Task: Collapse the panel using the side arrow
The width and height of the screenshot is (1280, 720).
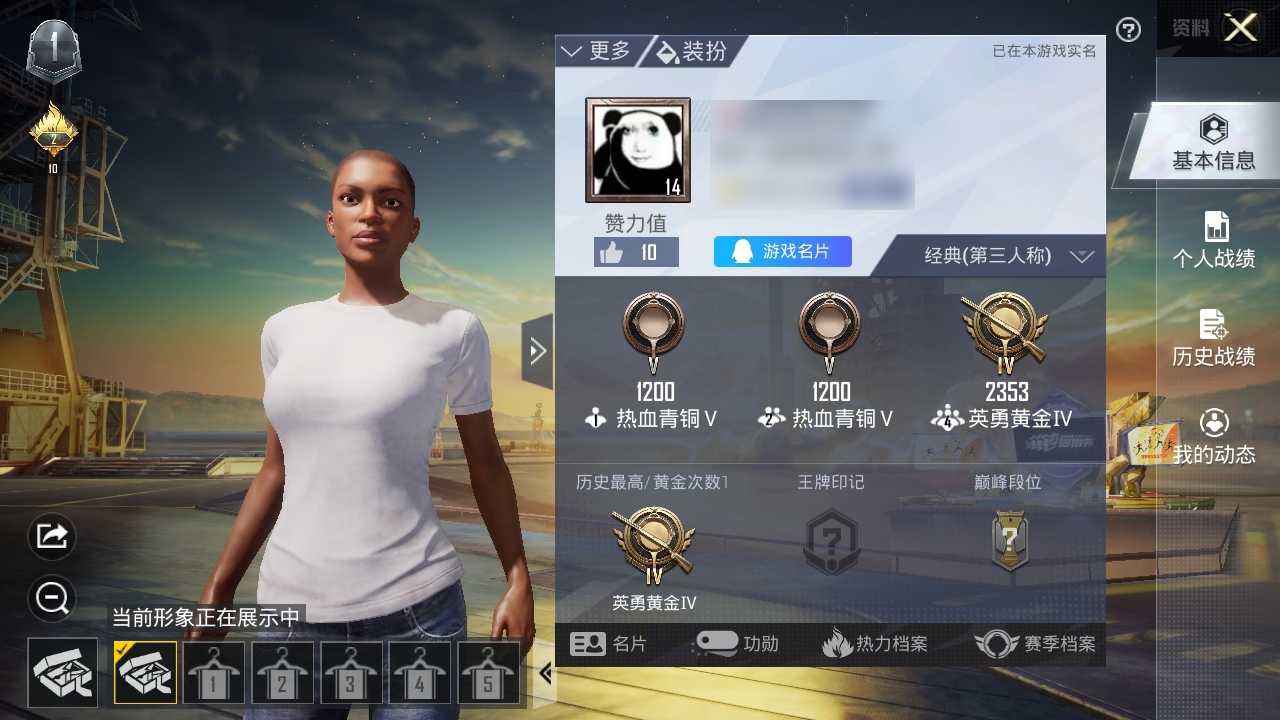Action: [x=537, y=351]
